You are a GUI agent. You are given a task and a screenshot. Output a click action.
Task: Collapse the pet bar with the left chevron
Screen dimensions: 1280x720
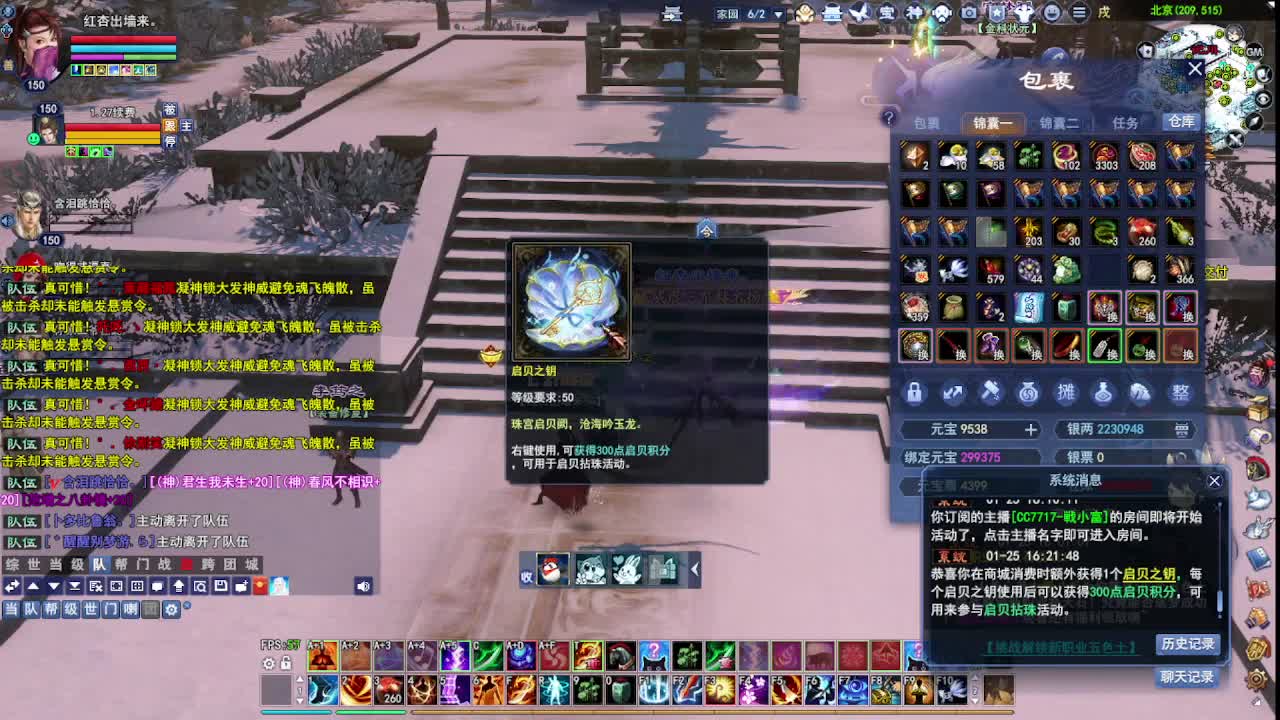(x=694, y=570)
